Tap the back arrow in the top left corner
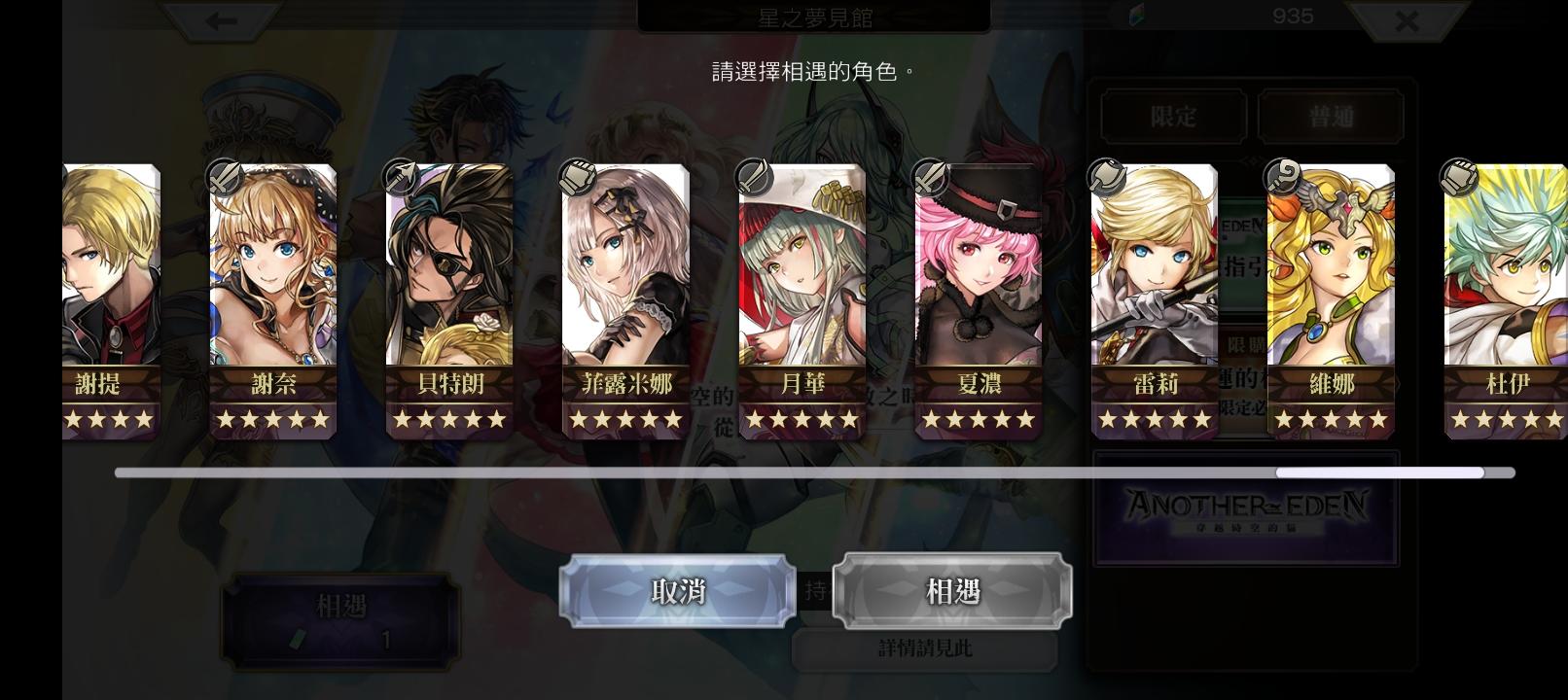 [223, 19]
